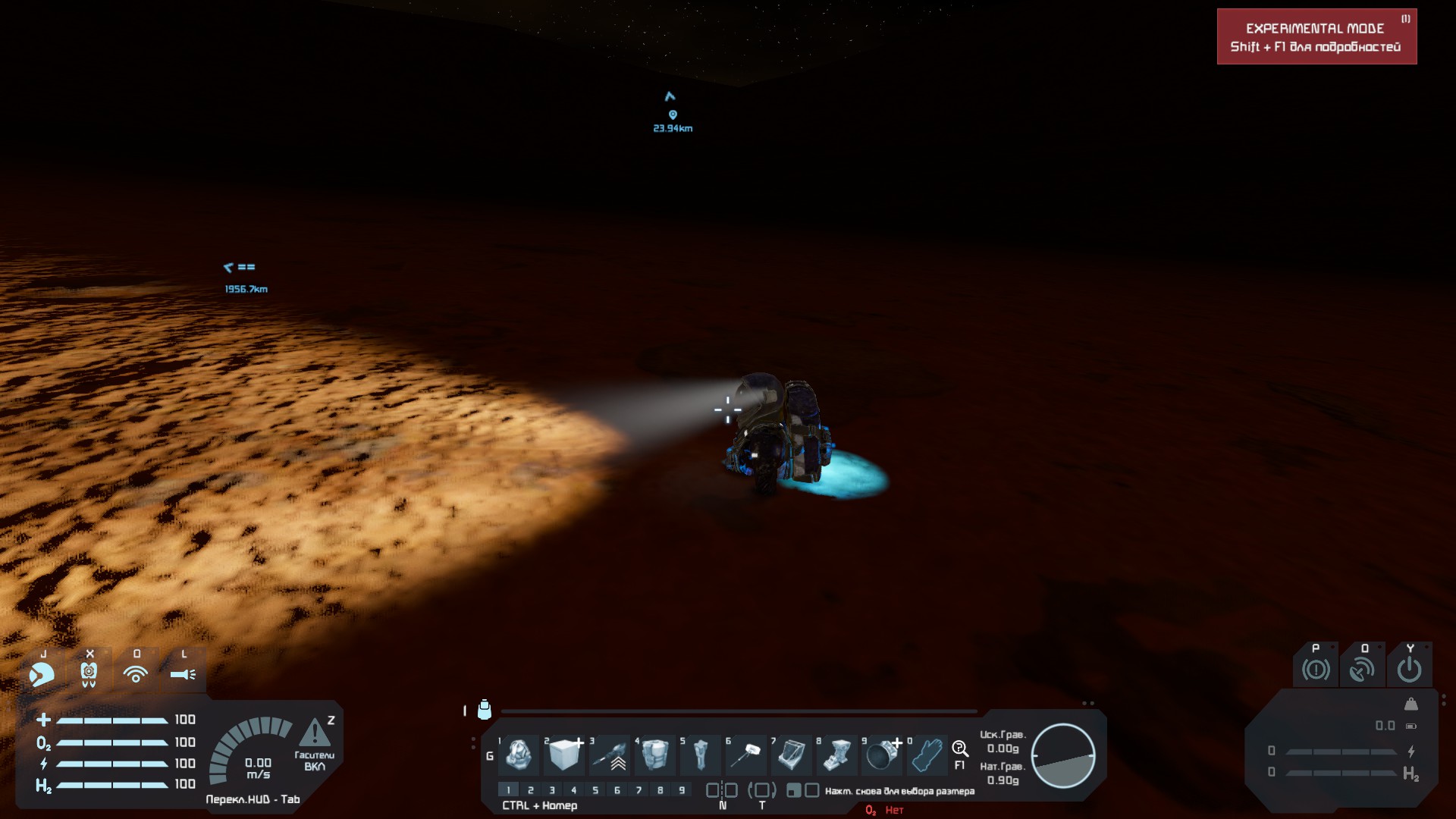Image resolution: width=1456 pixels, height=819 pixels.
Task: Choose the hand drill upgrade slot
Action: pyautogui.click(x=610, y=755)
